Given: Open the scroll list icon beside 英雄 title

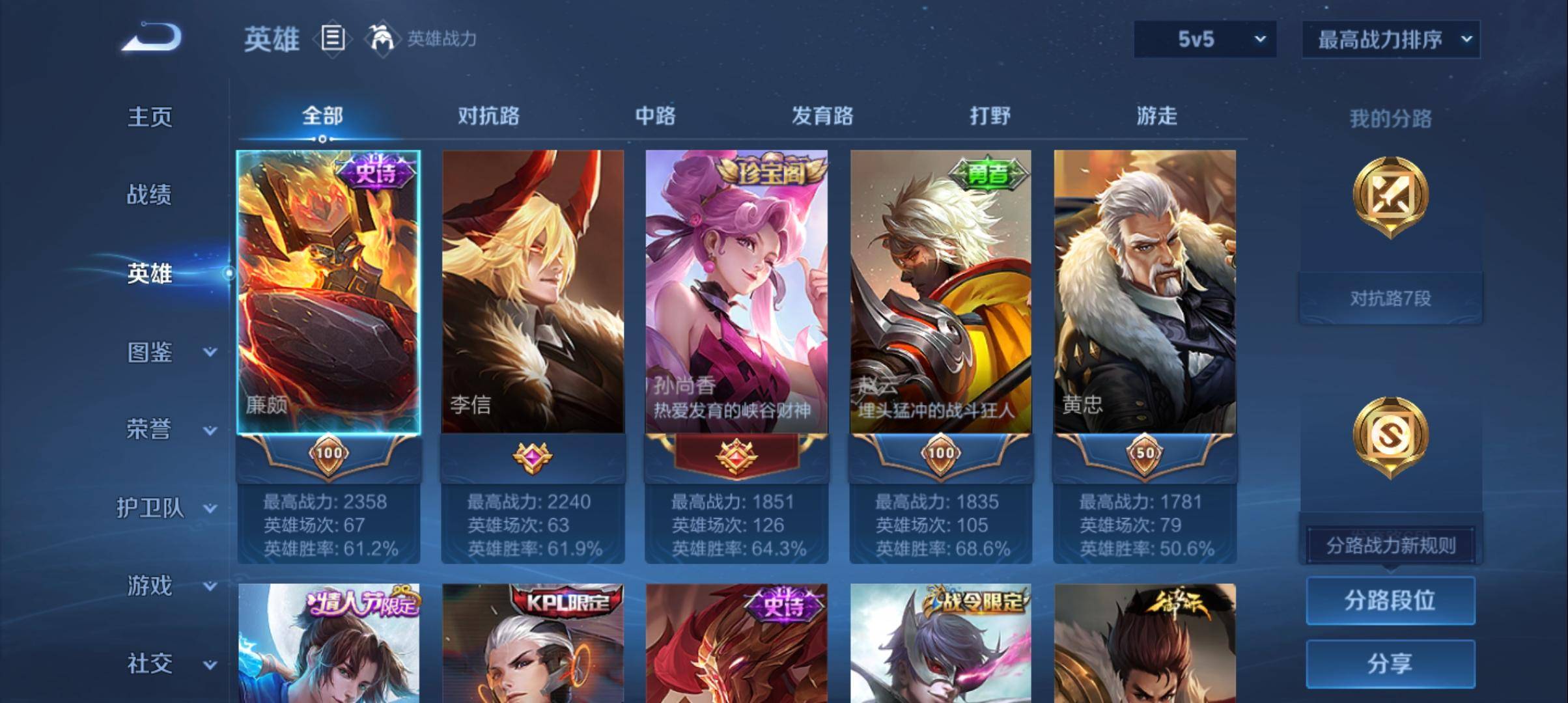Looking at the screenshot, I should (332, 39).
